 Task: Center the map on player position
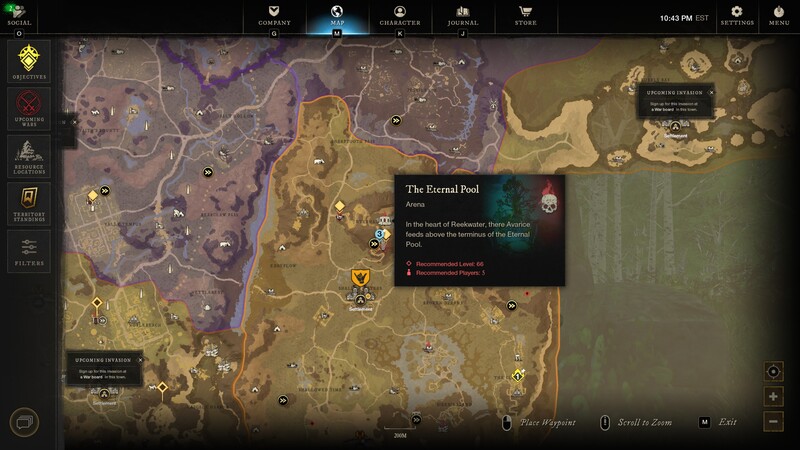coord(774,372)
